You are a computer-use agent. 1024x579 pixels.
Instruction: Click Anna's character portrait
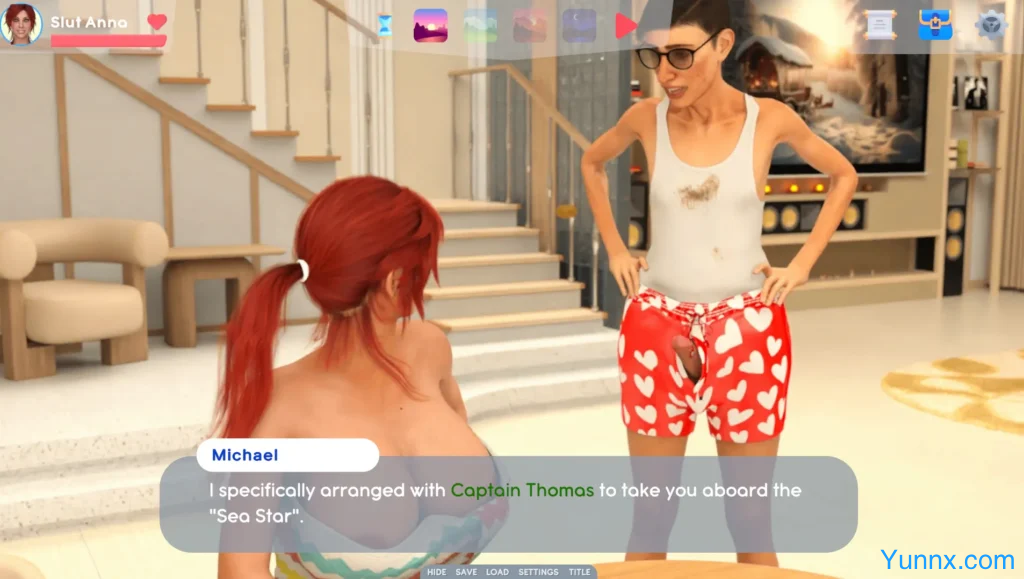click(21, 24)
